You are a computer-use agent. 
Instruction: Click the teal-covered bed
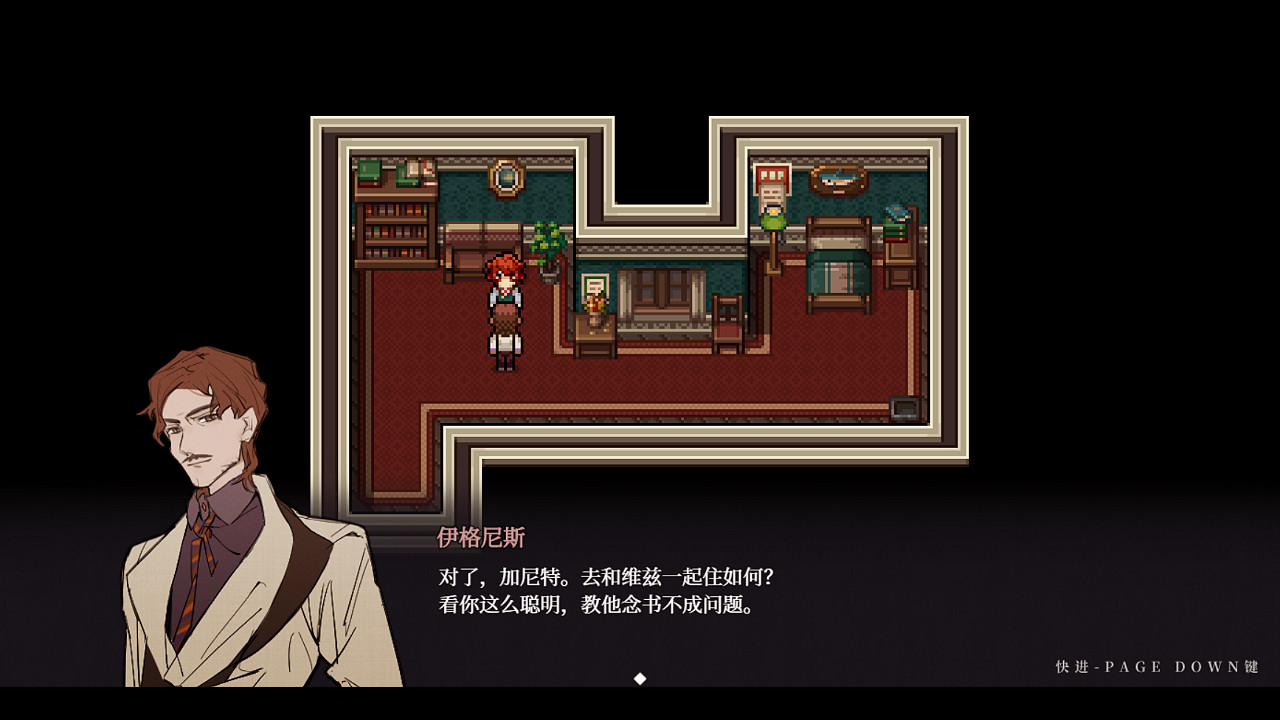tap(838, 268)
